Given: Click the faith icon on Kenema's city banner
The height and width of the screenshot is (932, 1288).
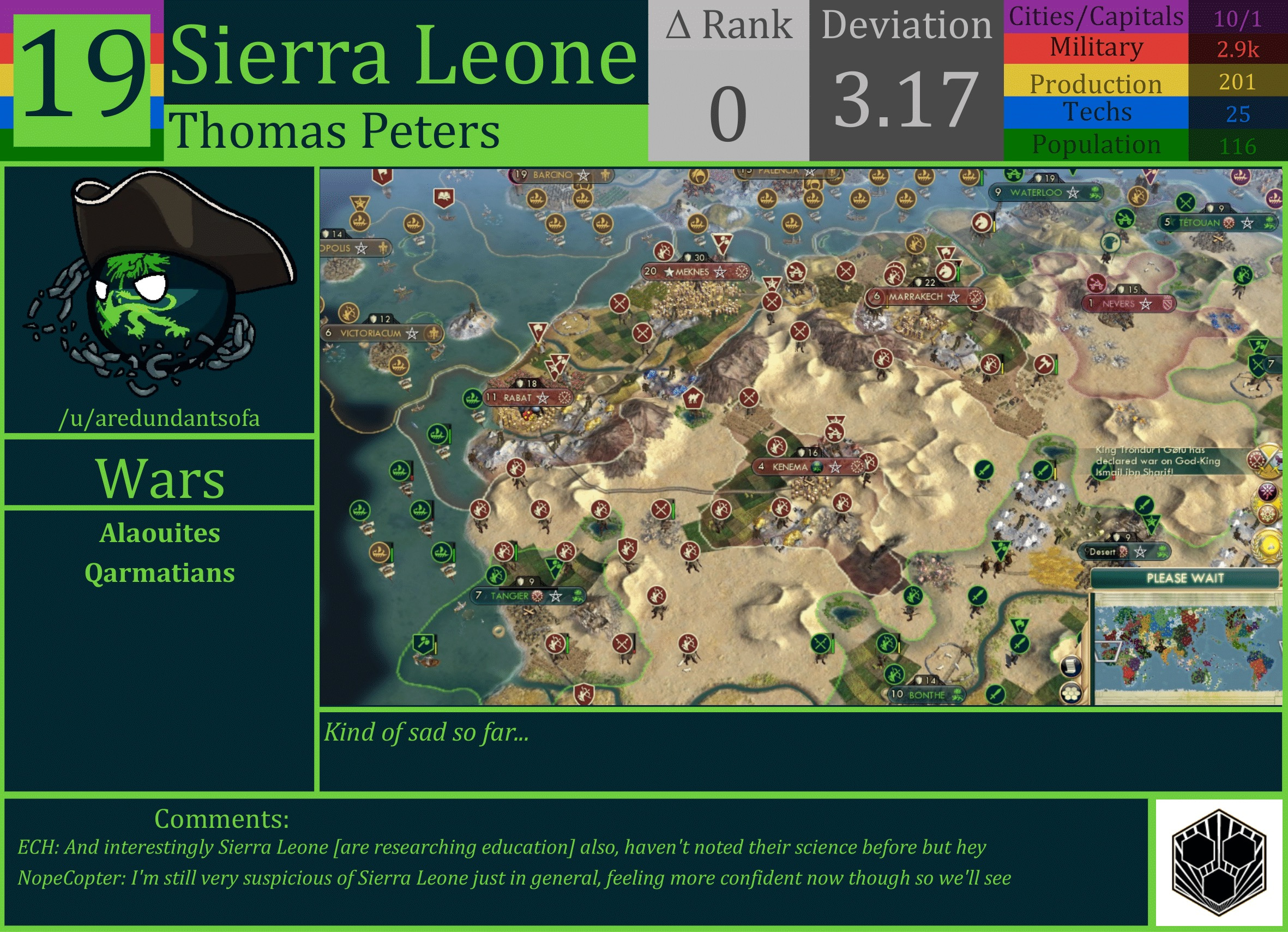Looking at the screenshot, I should pyautogui.click(x=817, y=467).
